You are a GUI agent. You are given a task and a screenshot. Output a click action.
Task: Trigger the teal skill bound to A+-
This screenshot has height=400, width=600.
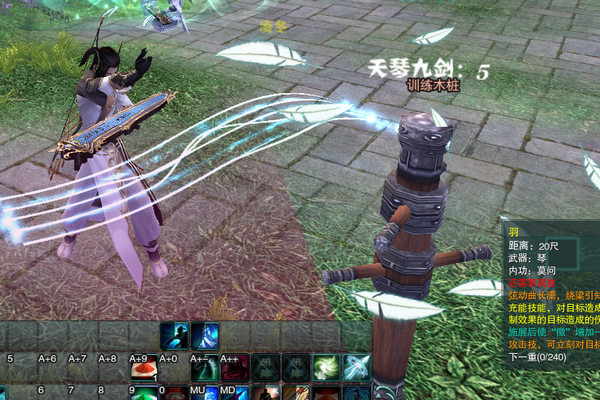pyautogui.click(x=205, y=367)
